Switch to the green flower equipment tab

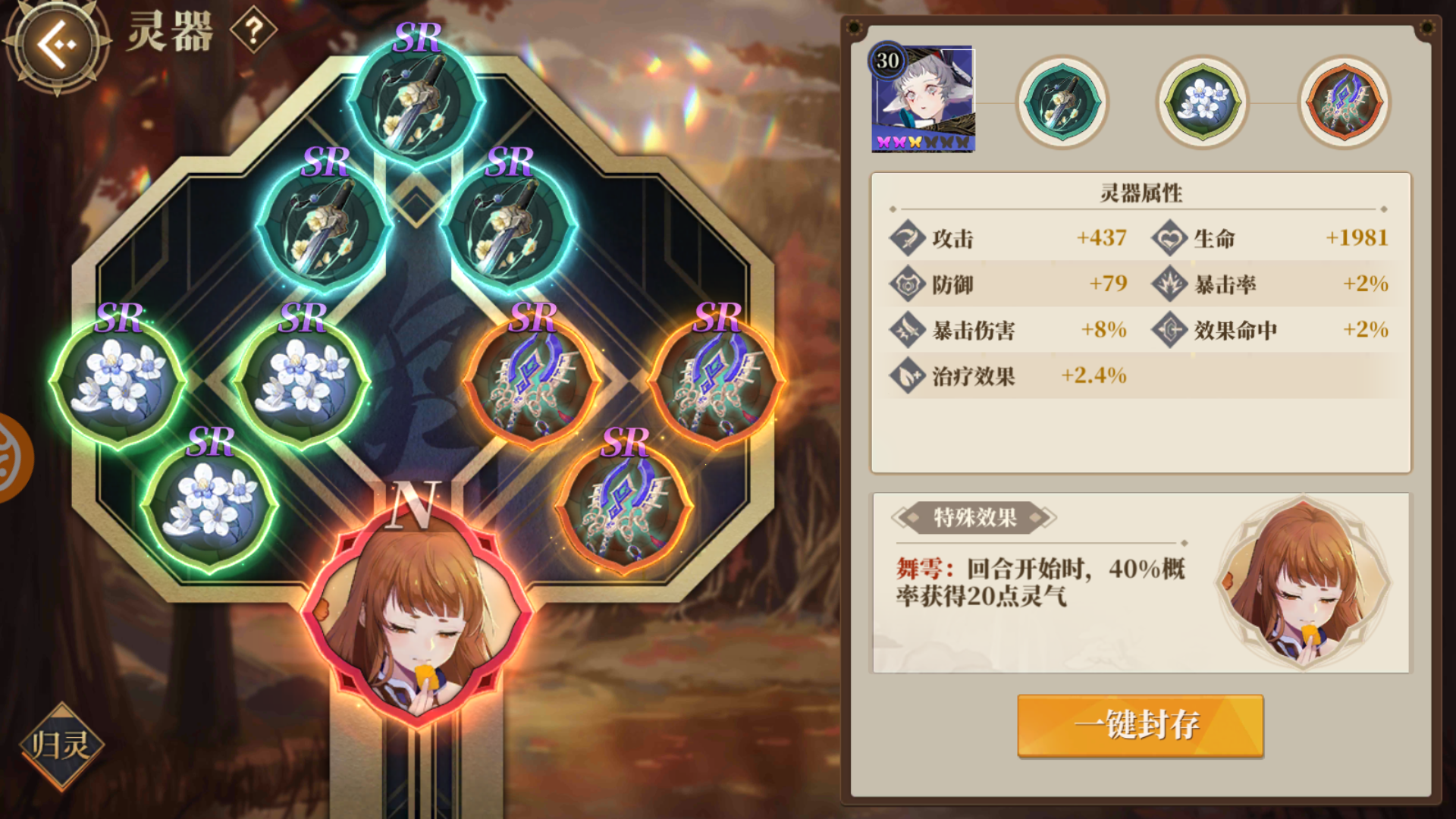(1200, 102)
